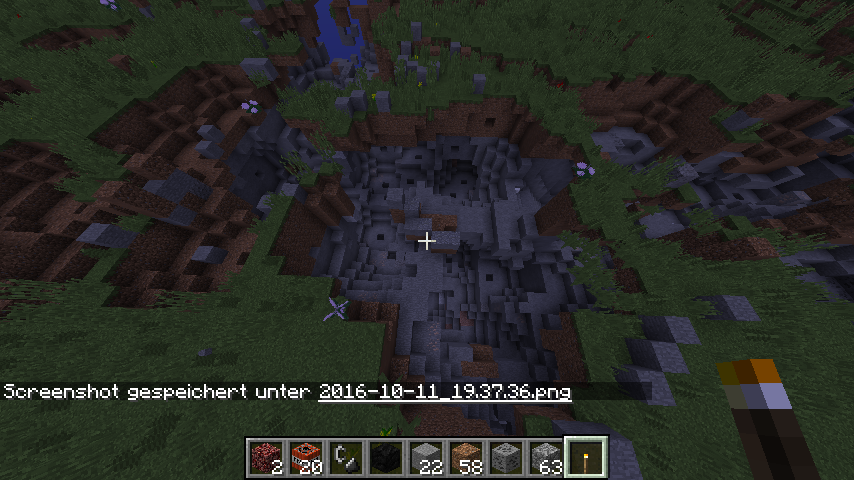
Task: Choose the flint and steel slot
Action: (x=345, y=457)
